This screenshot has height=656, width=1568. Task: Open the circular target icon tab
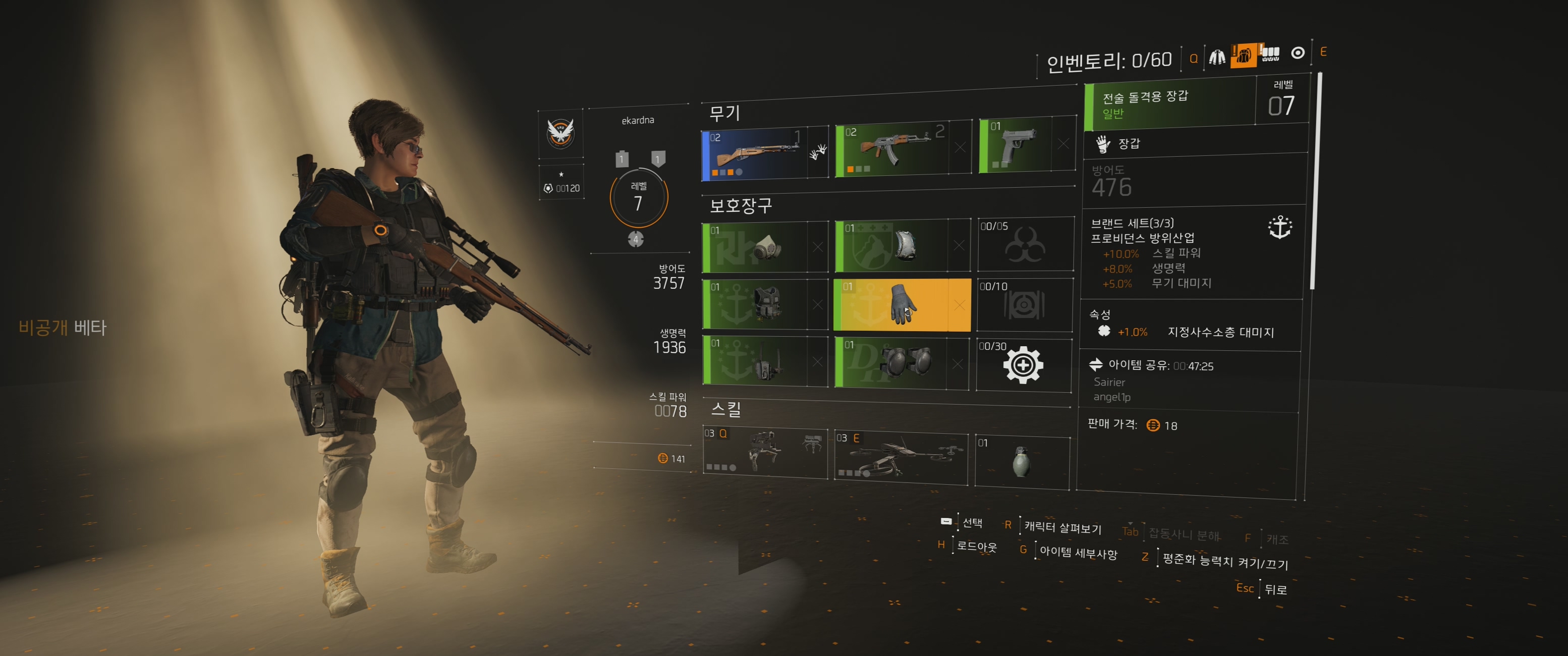click(x=1298, y=53)
